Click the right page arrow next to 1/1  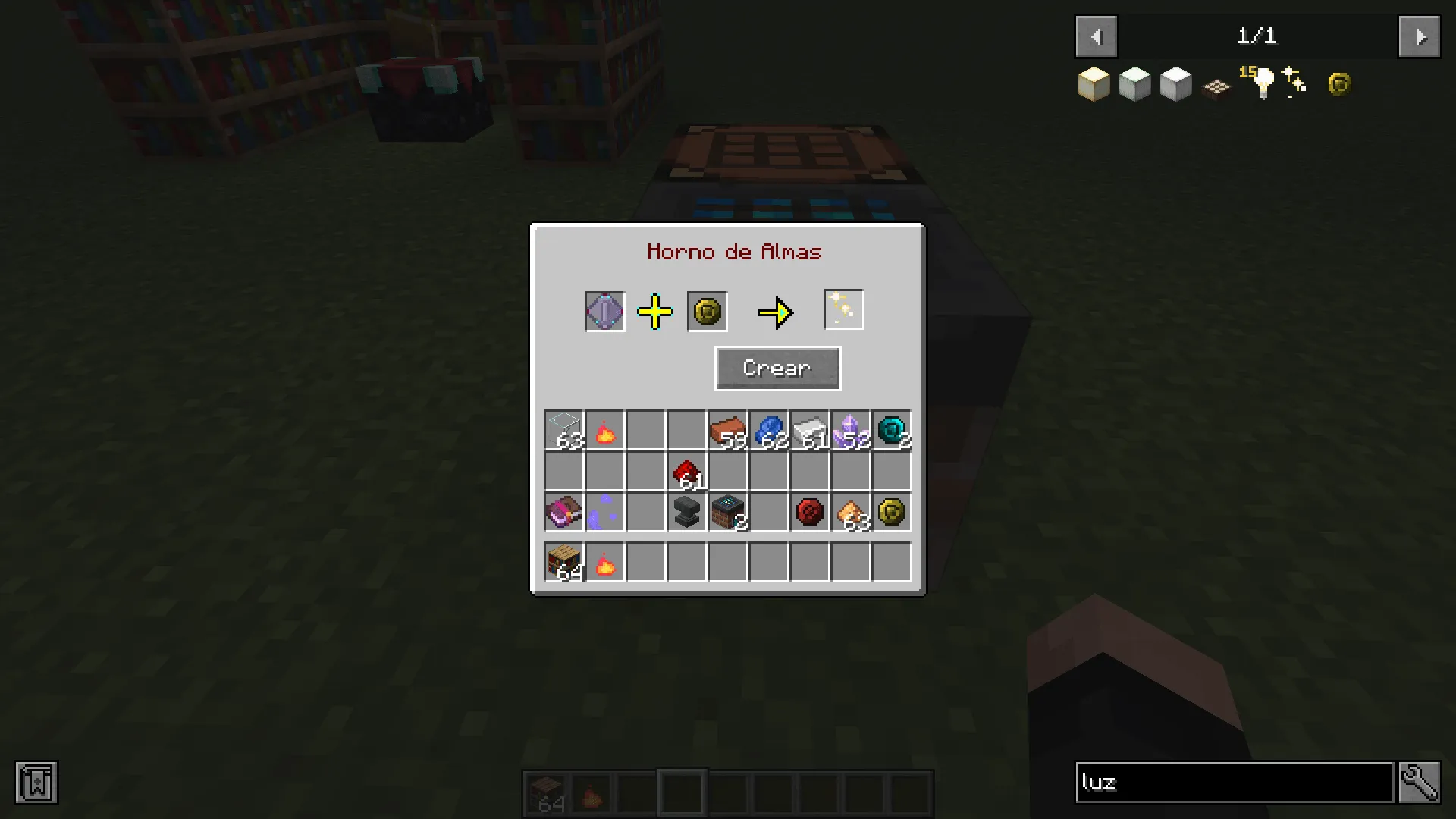[1419, 36]
